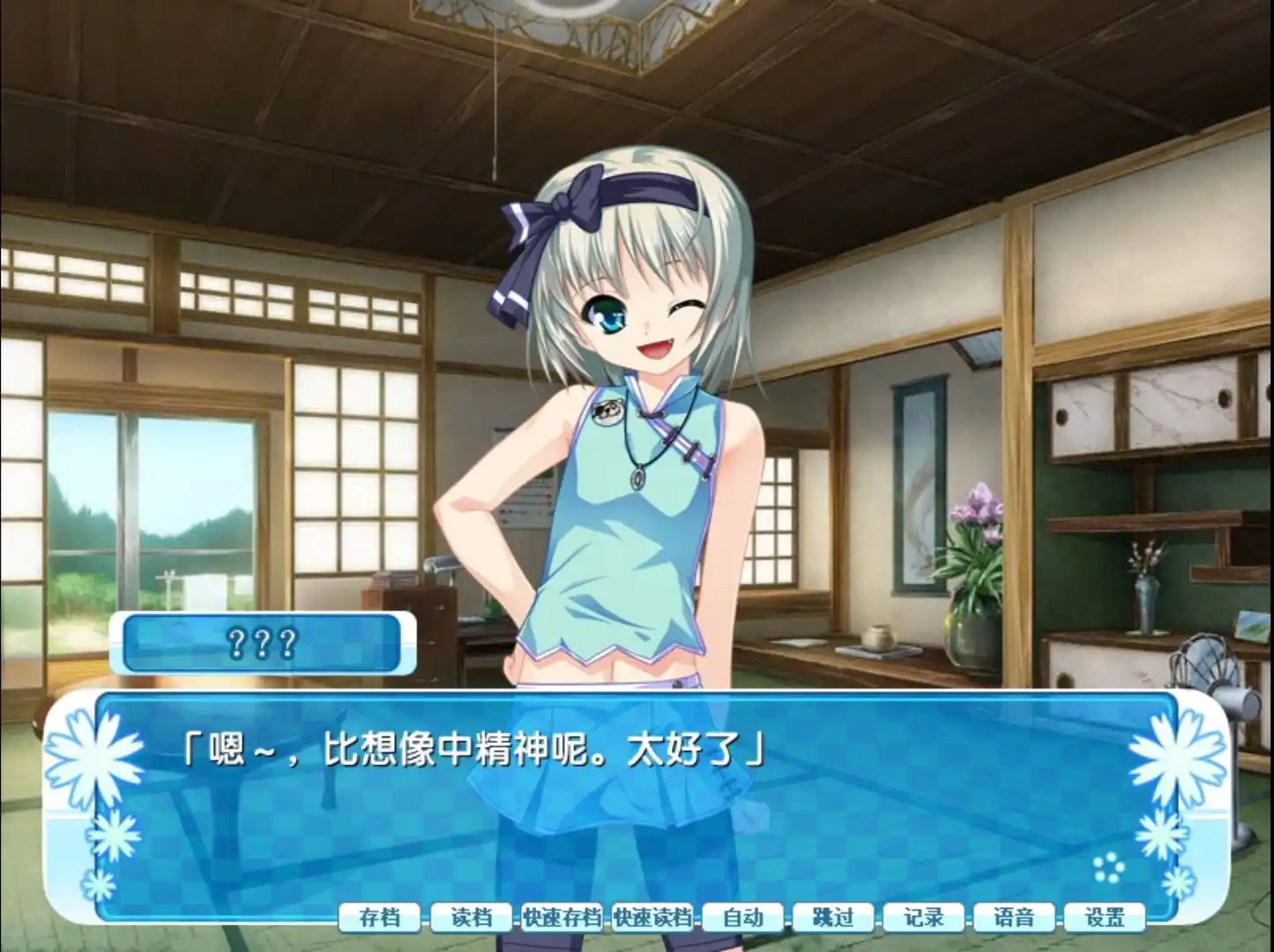This screenshot has height=952, width=1274.
Task: Open the 读档 load menu
Action: click(471, 918)
